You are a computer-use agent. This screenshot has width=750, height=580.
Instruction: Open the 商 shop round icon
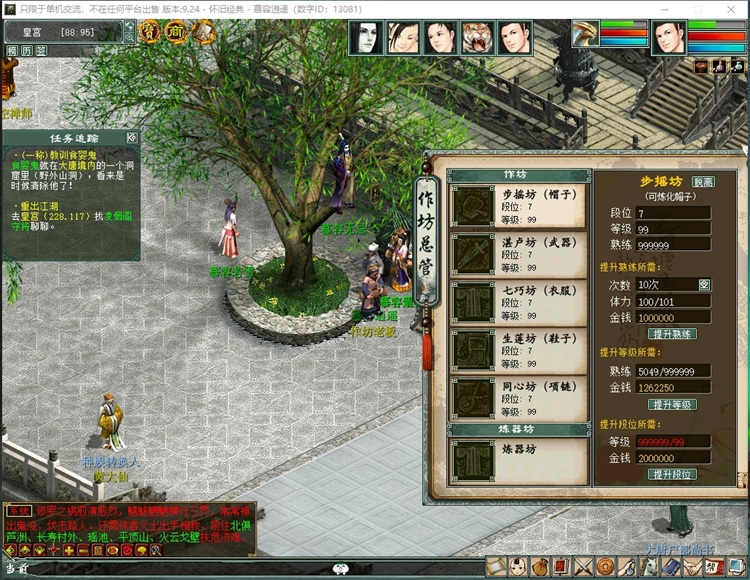click(x=176, y=33)
